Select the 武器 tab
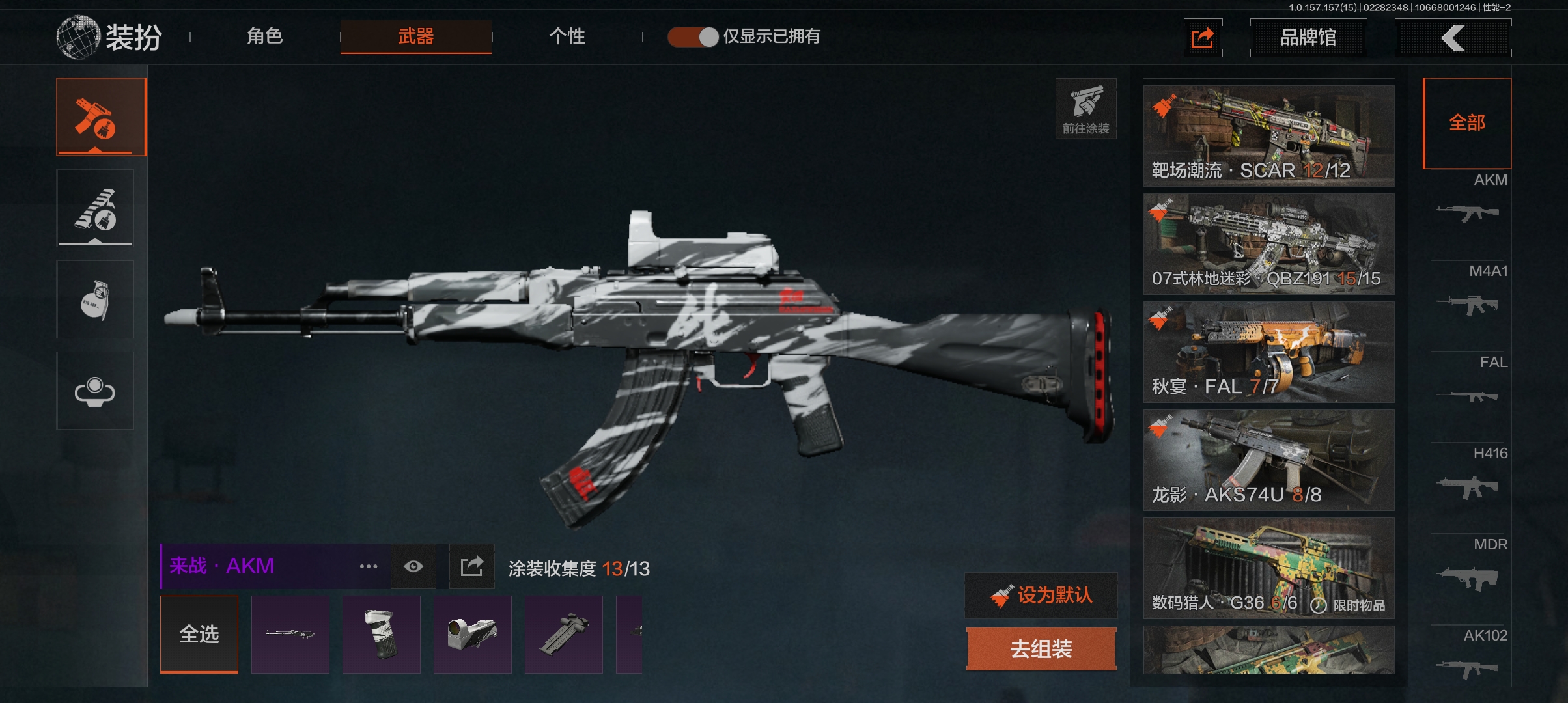The width and height of the screenshot is (1568, 703). 415,36
